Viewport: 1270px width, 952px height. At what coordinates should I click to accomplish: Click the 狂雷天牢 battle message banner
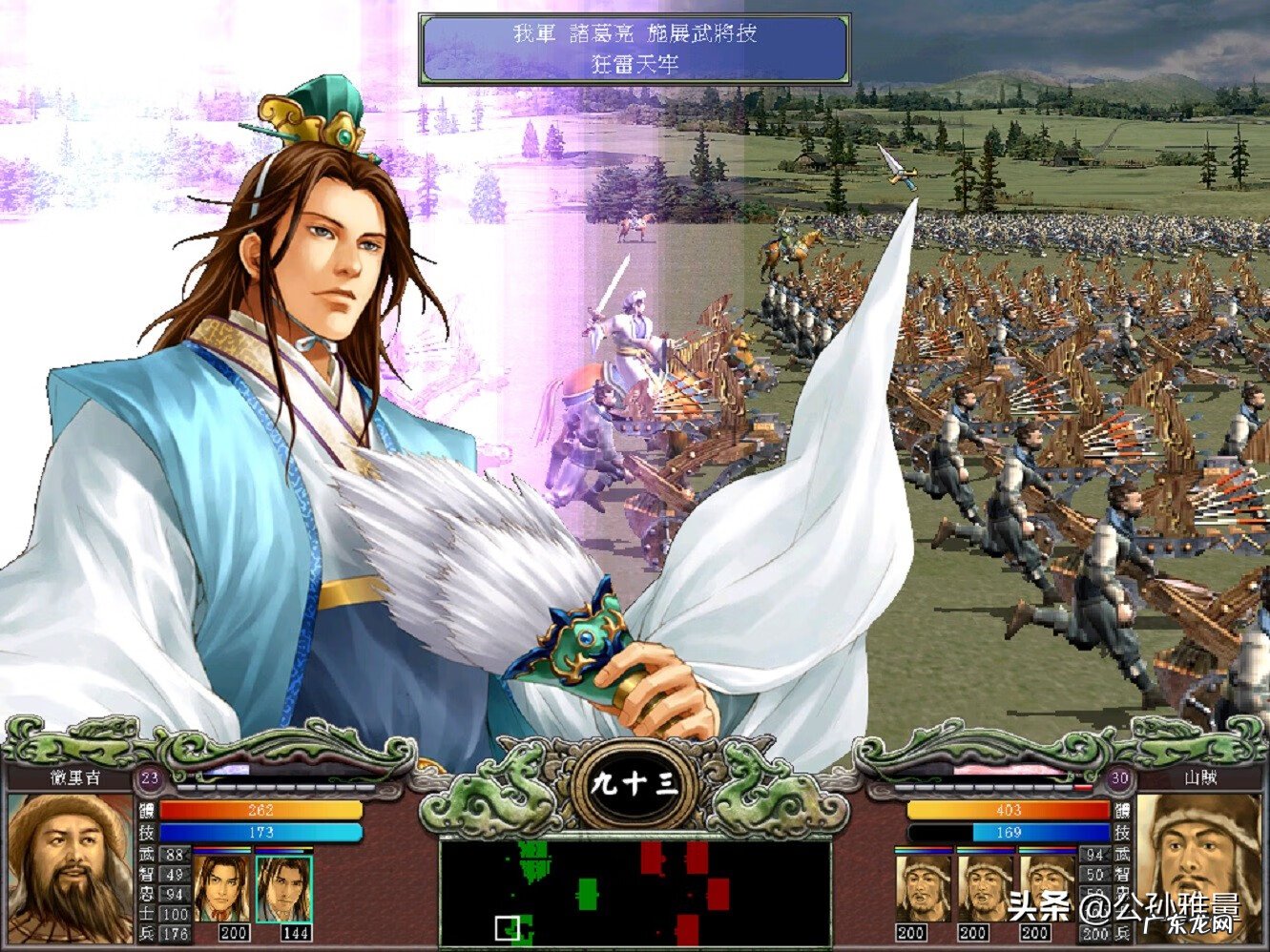(634, 48)
